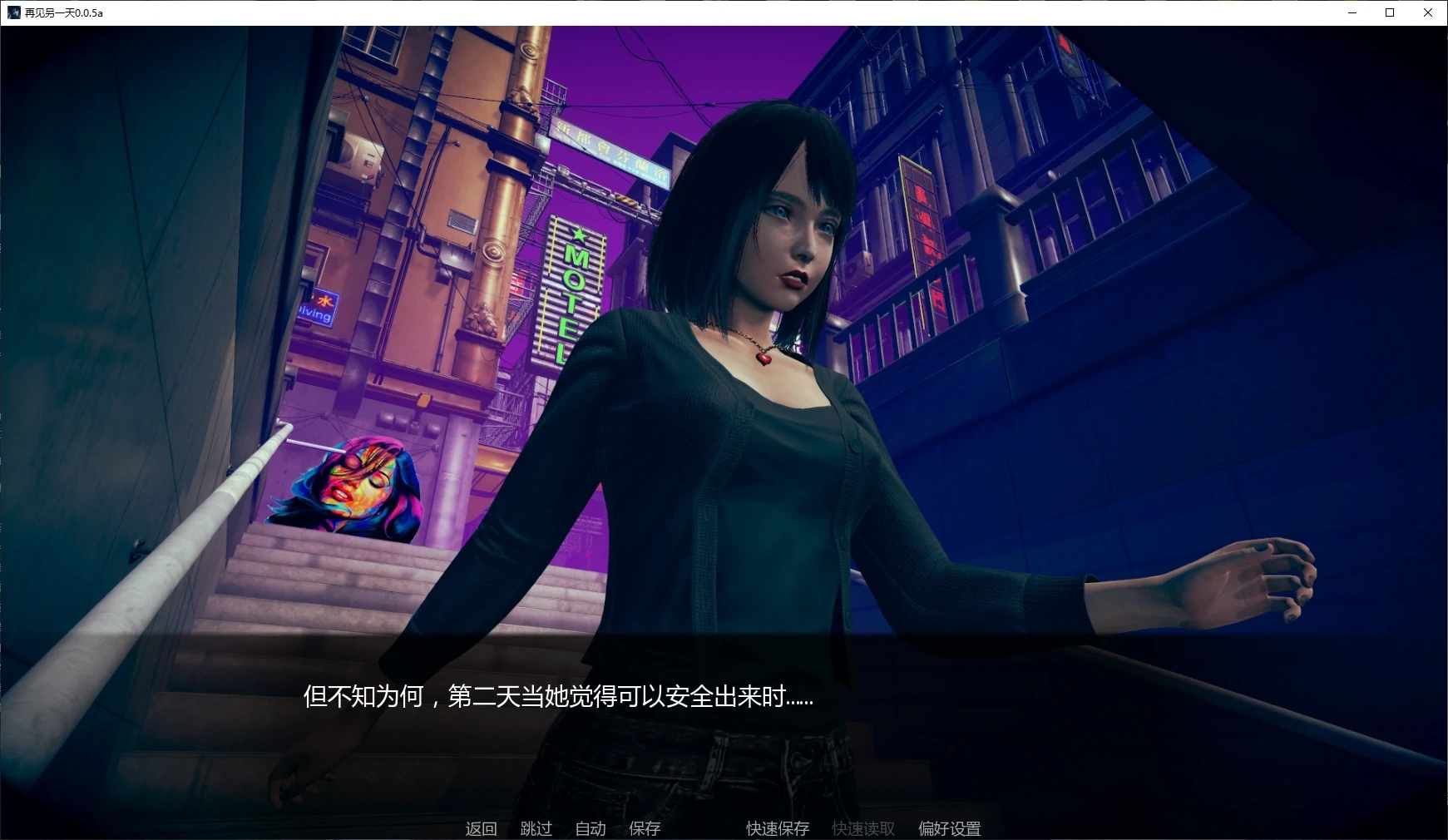Screen dimensions: 1448x840
Task: Minimize the visual novel window
Action: [x=1351, y=12]
